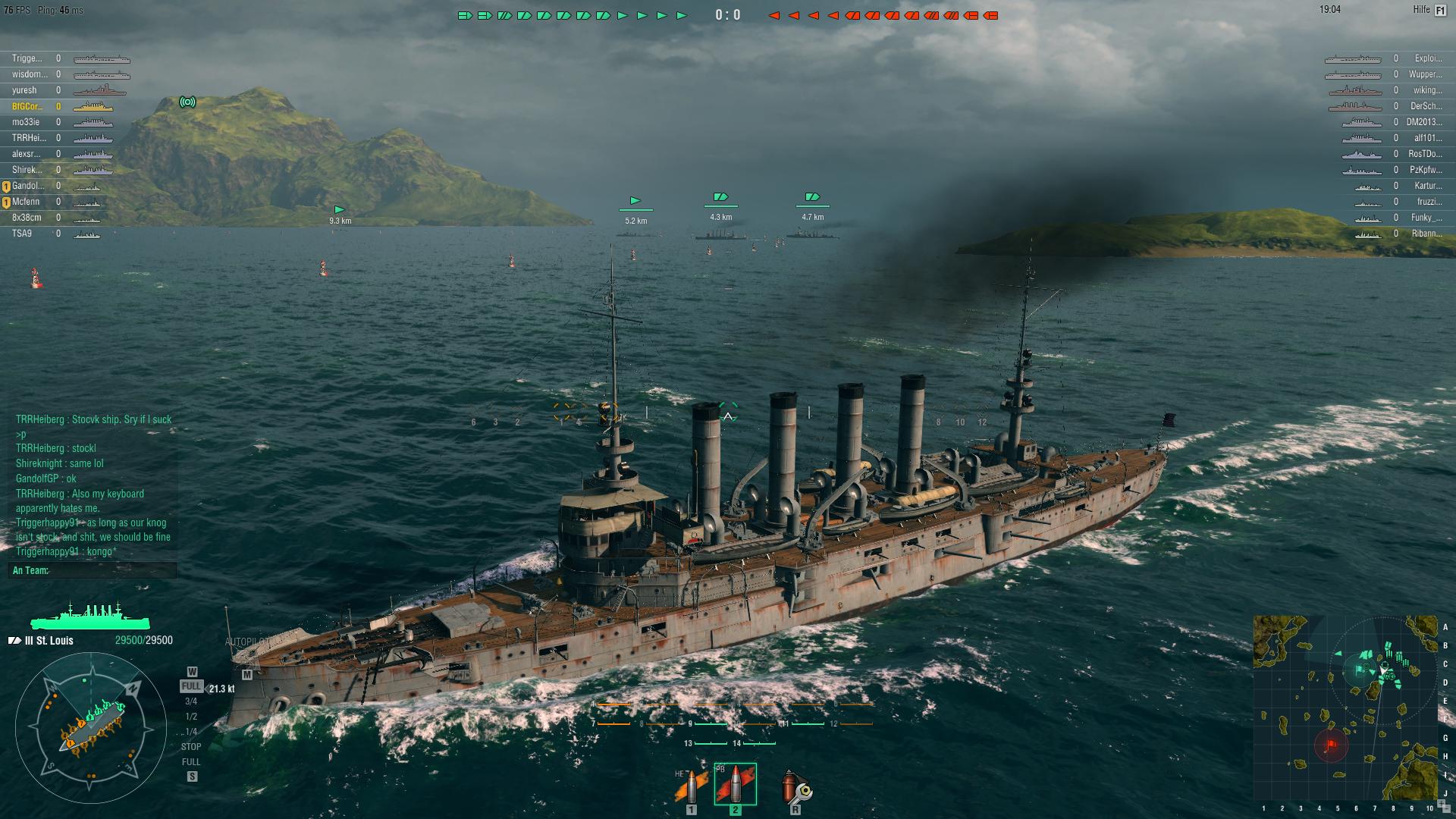
Task: Select STOP on the engine telegraph
Action: [191, 747]
